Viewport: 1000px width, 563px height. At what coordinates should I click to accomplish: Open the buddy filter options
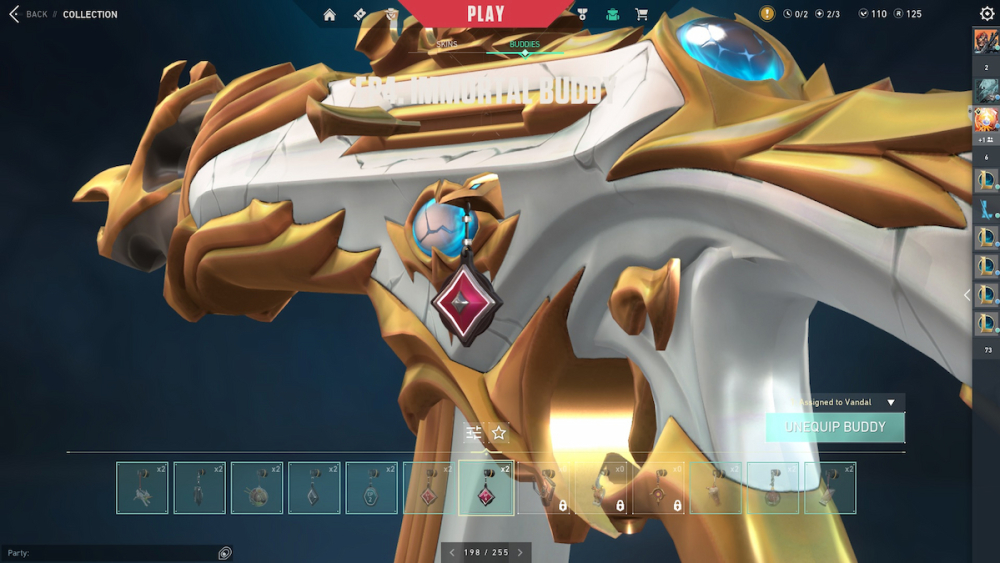(x=474, y=433)
